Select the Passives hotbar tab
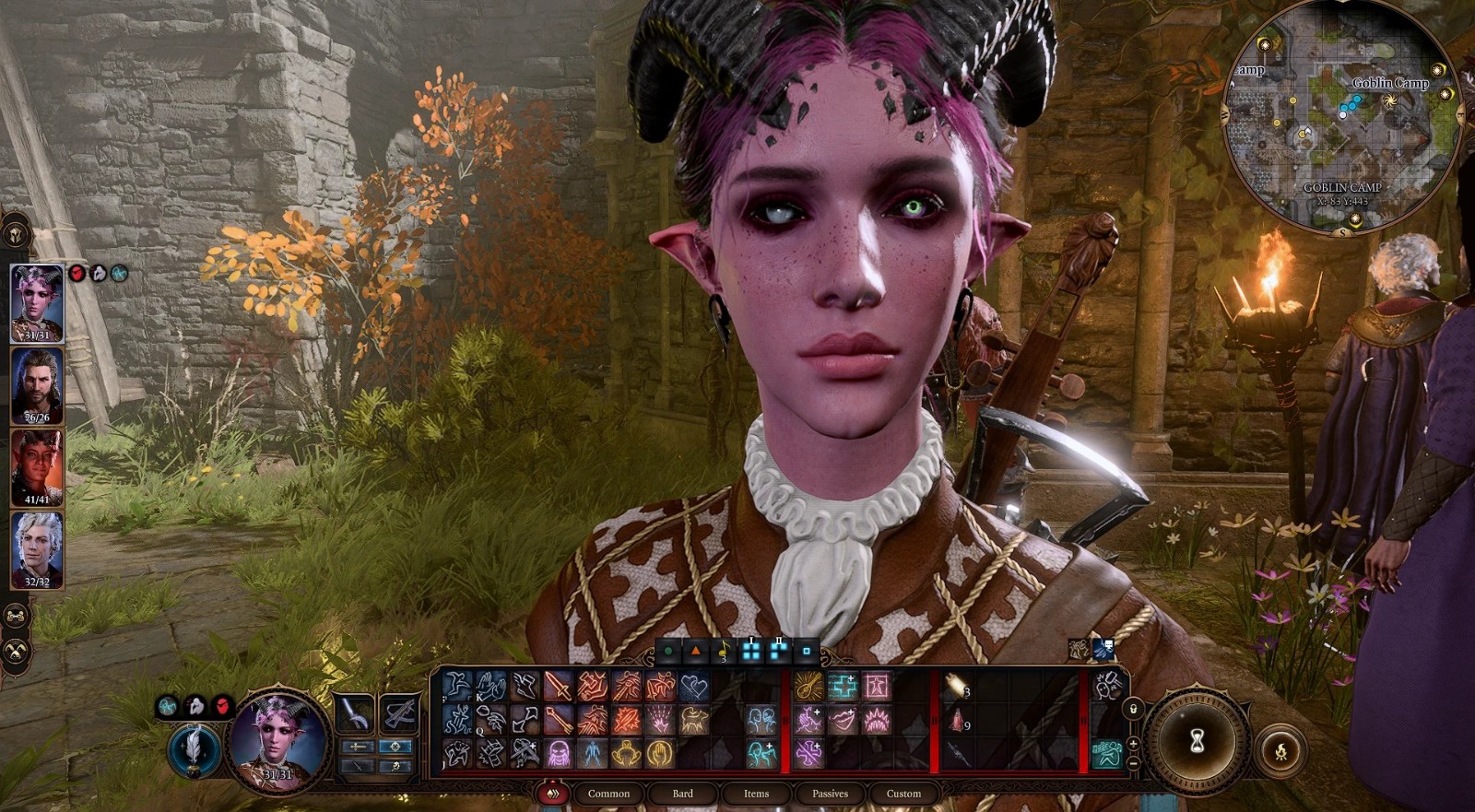This screenshot has width=1475, height=812. click(830, 794)
